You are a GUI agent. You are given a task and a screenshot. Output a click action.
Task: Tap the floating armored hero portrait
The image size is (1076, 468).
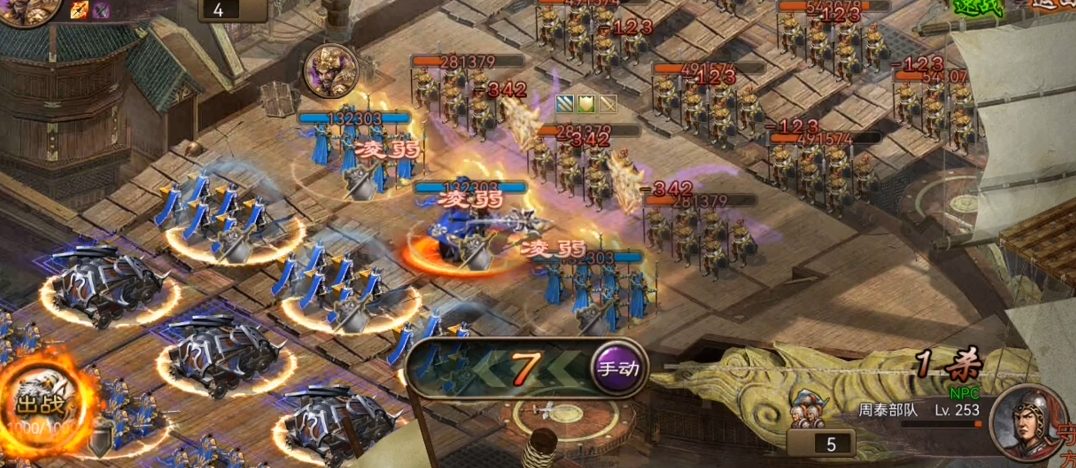[x=330, y=69]
